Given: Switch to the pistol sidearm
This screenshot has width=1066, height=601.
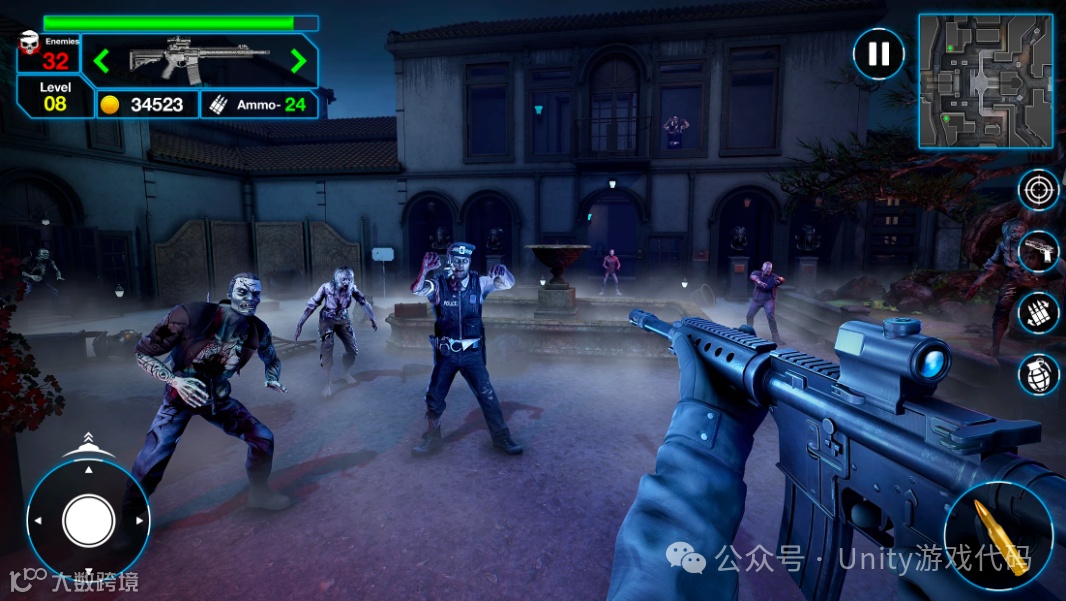Looking at the screenshot, I should (1038, 251).
